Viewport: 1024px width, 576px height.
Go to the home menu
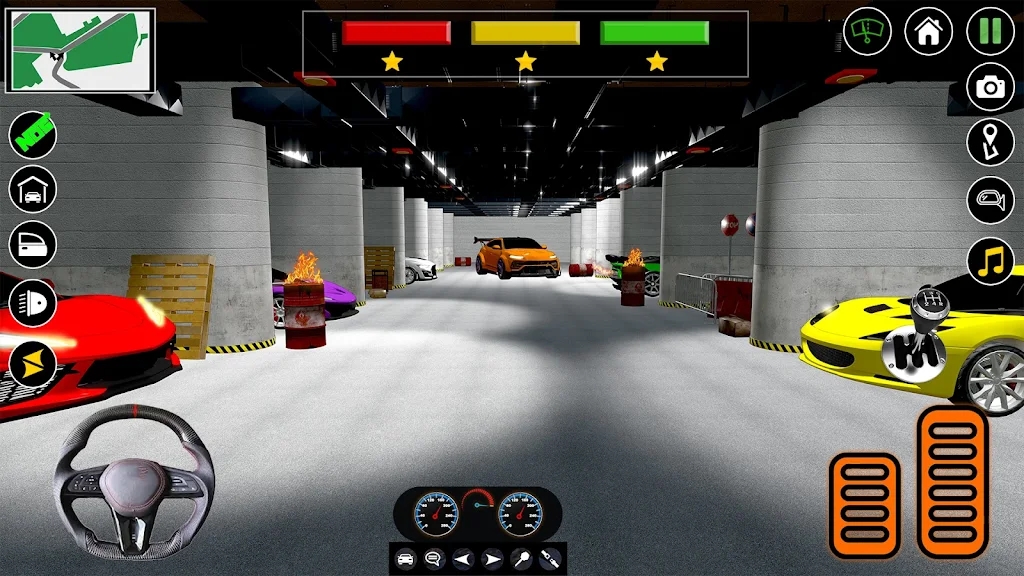click(x=928, y=31)
